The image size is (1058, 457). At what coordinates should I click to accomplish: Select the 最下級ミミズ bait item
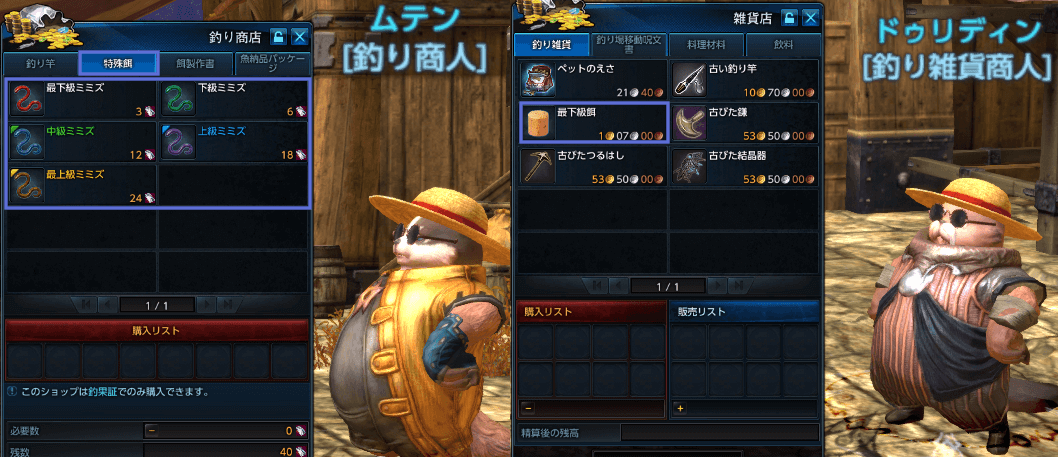81,99
